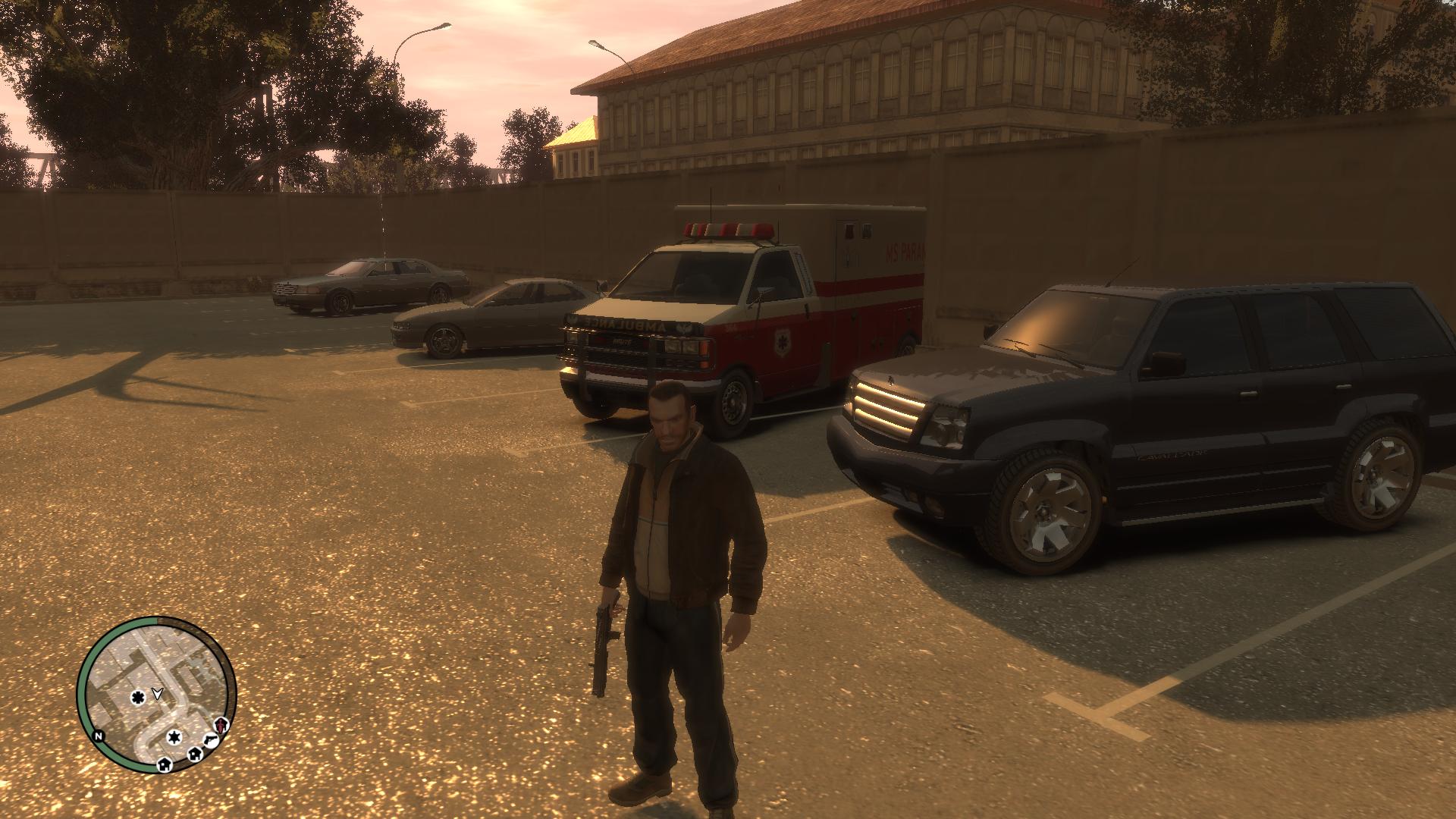Select the red rocket strip-club blip

(x=220, y=724)
